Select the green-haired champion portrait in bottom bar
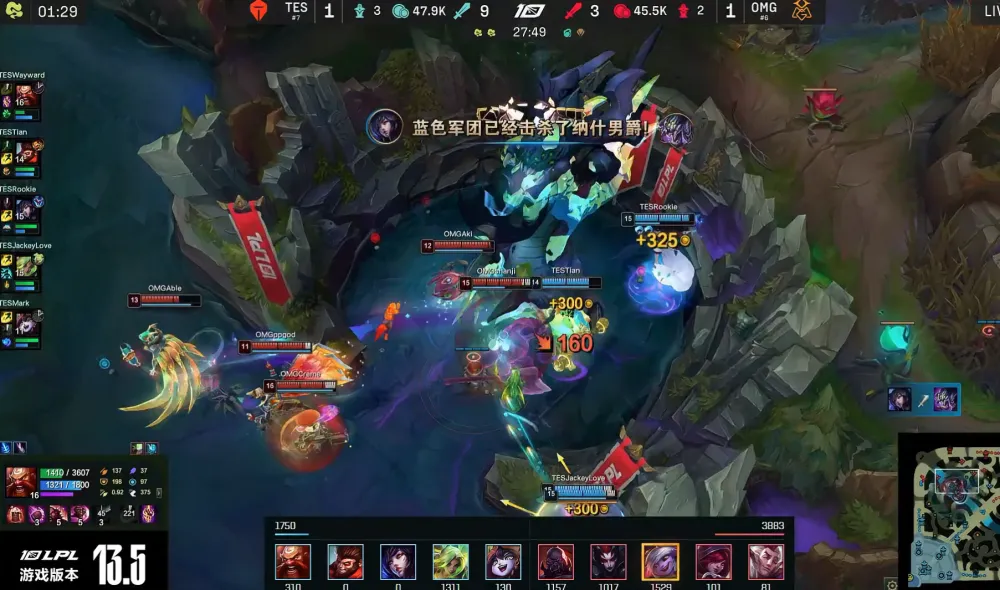 coord(450,562)
